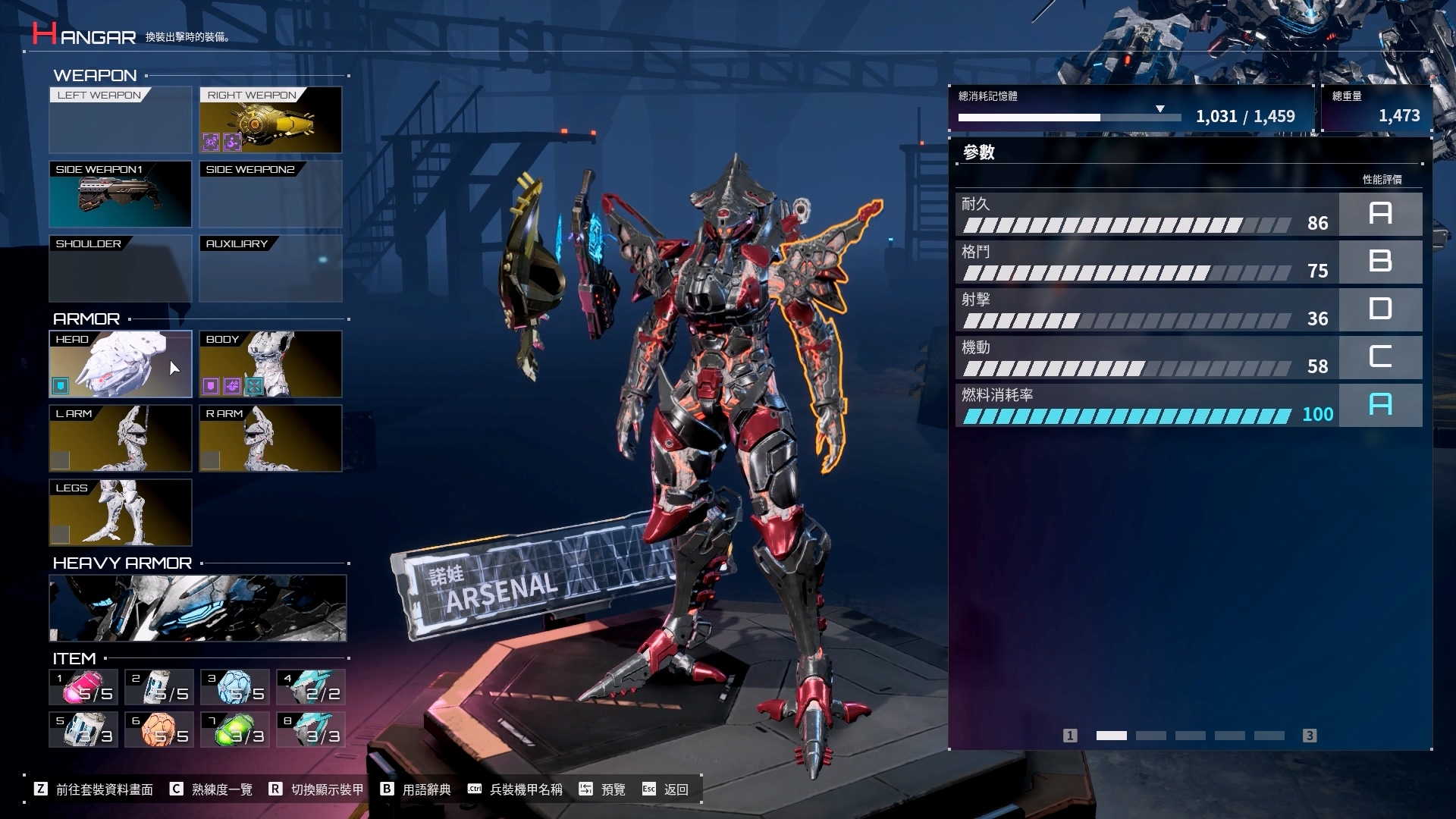Open the Legs armor slot
The width and height of the screenshot is (1456, 819).
tap(120, 513)
